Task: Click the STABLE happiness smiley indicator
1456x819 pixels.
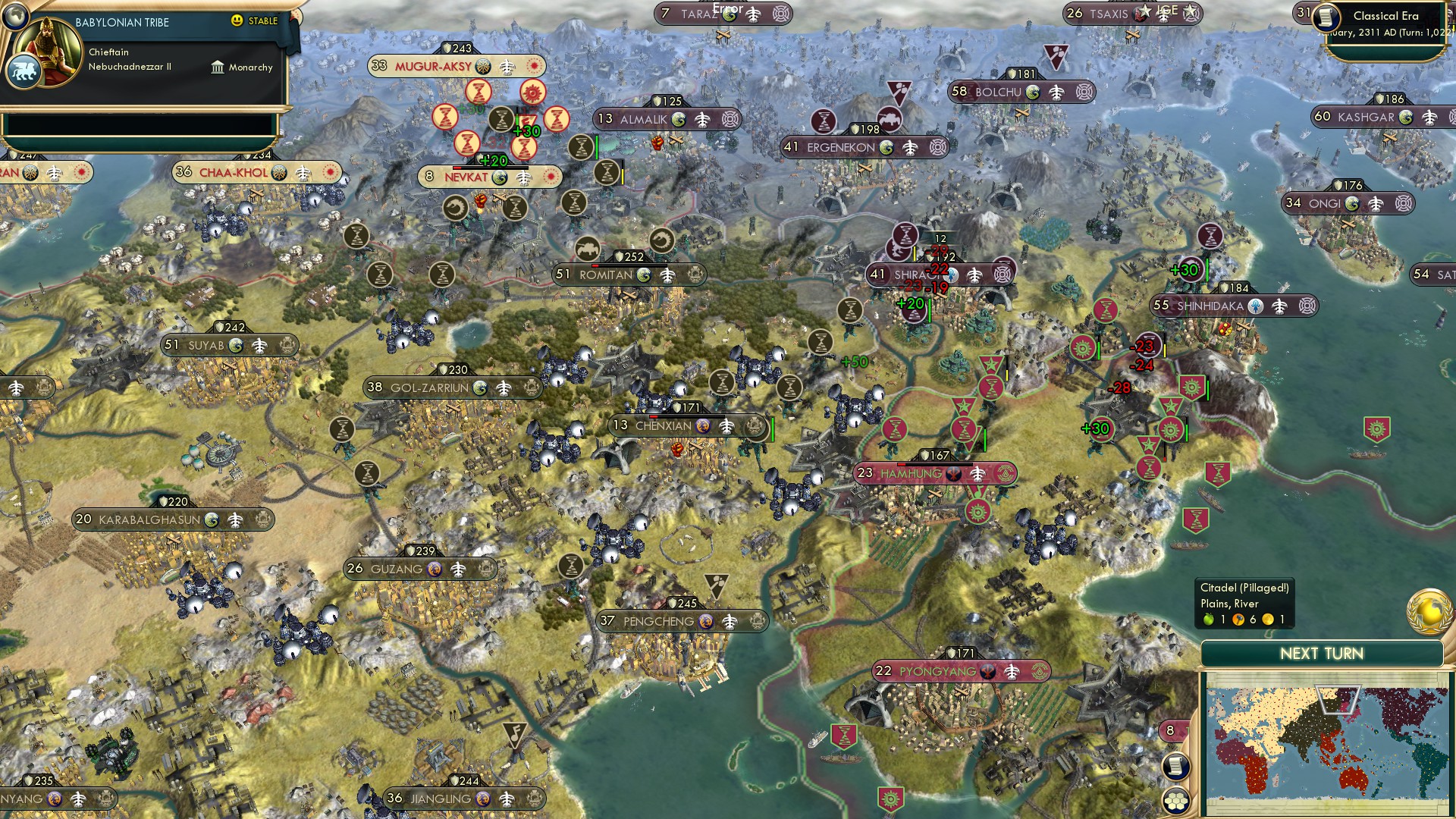Action: (x=237, y=21)
